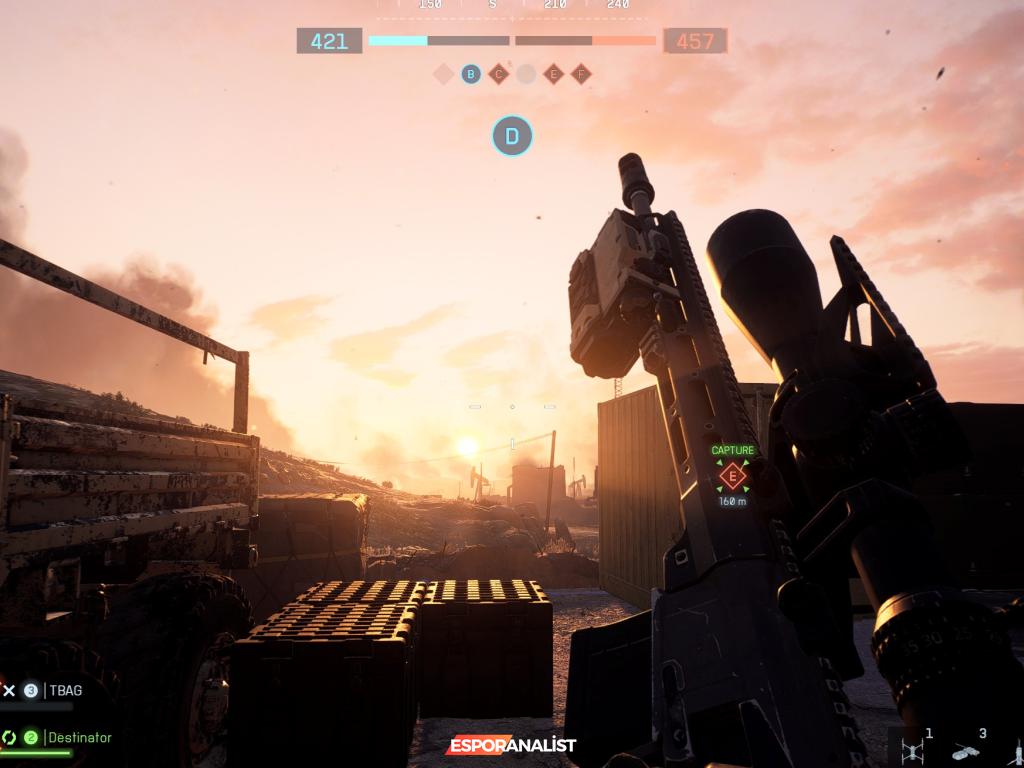Select the red F objective diamond
The height and width of the screenshot is (768, 1024).
[x=581, y=74]
